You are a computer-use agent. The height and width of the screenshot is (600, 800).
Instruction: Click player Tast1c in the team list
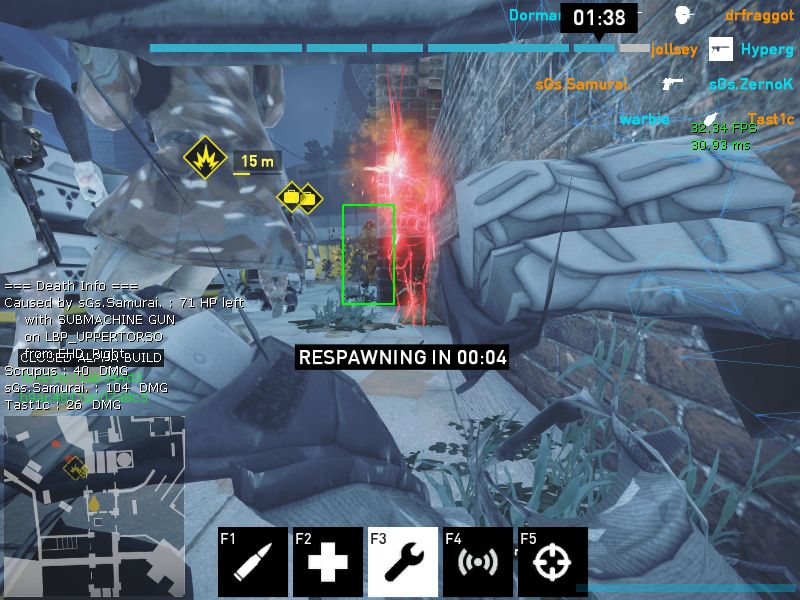[x=770, y=119]
